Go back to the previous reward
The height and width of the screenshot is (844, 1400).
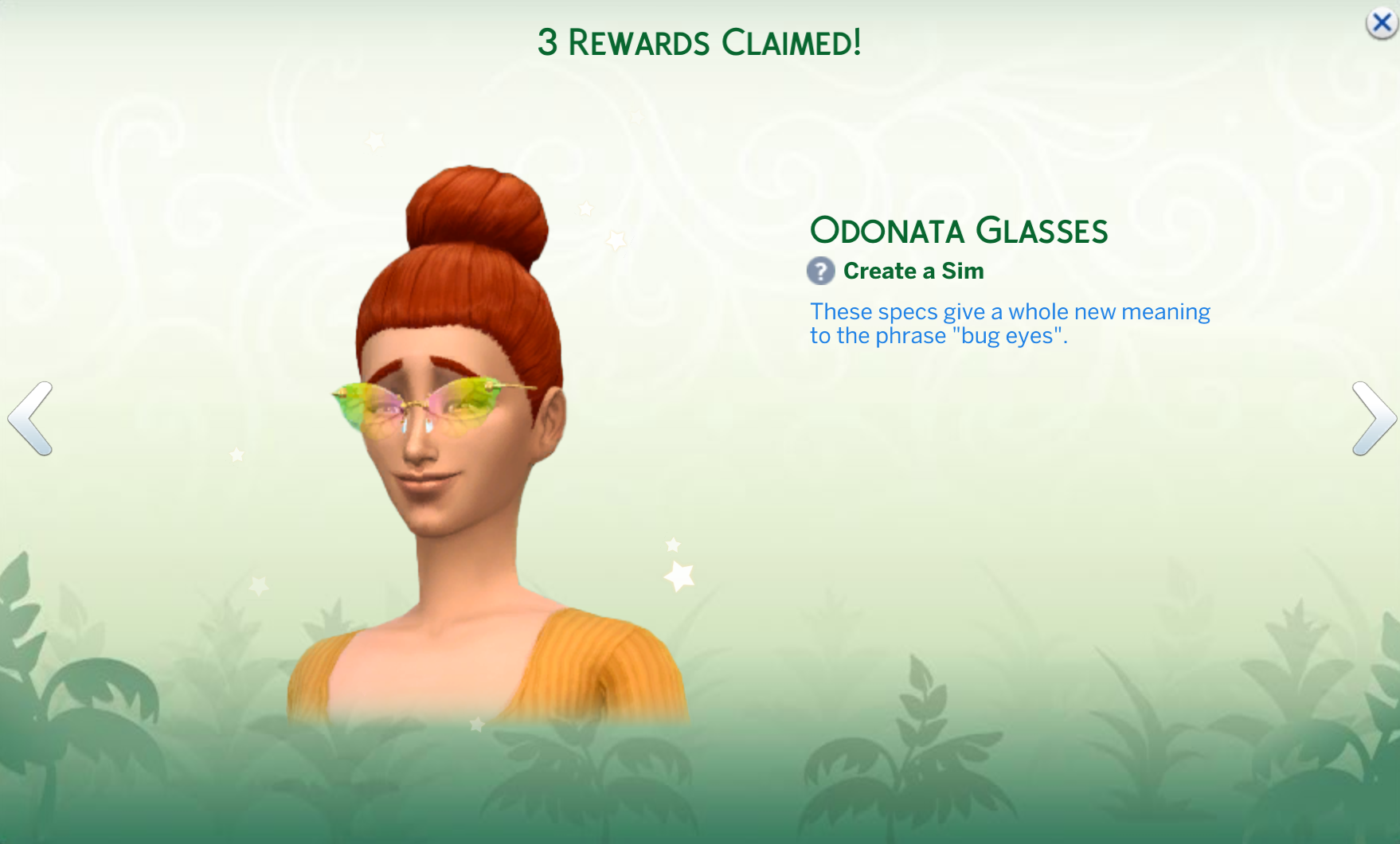point(30,419)
